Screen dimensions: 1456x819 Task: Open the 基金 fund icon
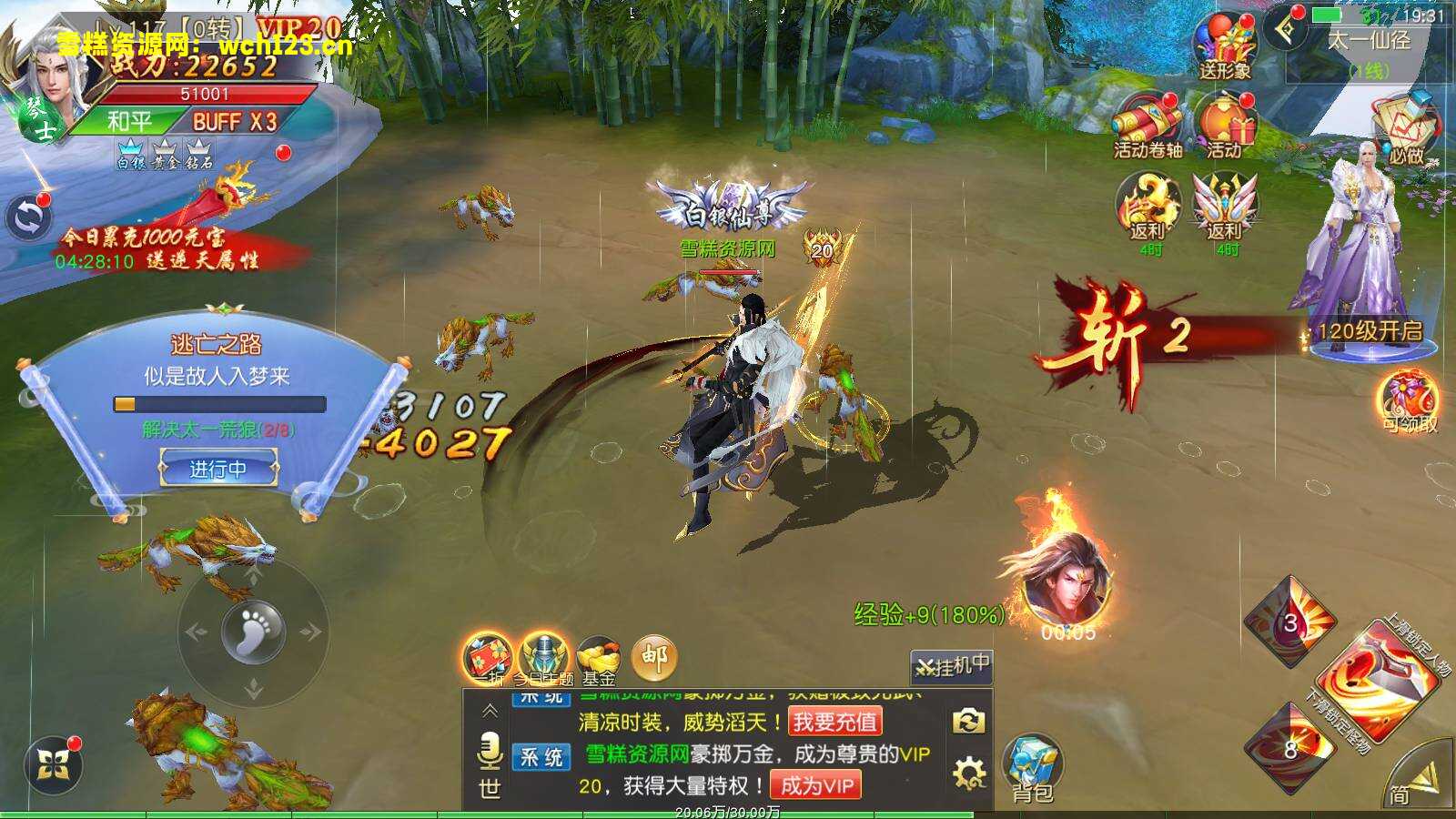pos(598,657)
